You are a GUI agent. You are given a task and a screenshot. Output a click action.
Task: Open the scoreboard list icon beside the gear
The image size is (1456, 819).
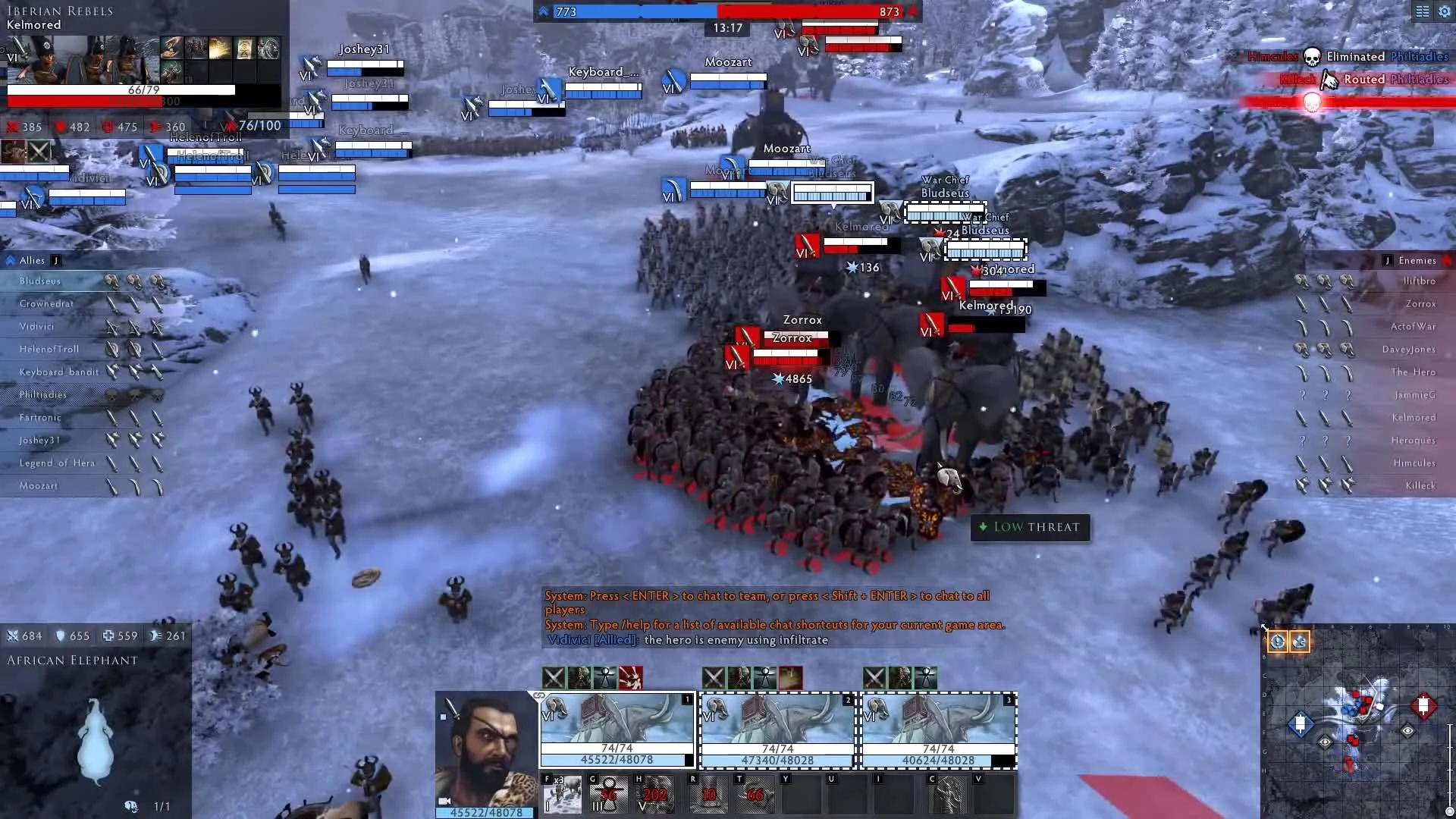click(x=1421, y=11)
